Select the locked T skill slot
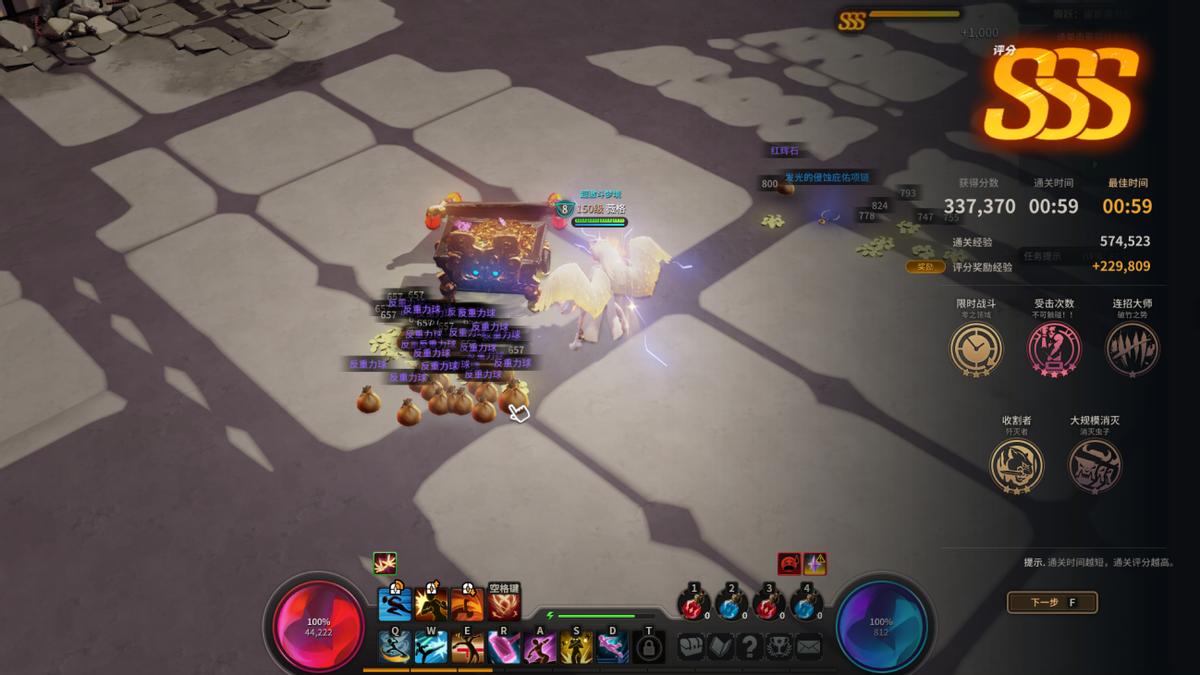The image size is (1200, 675). point(649,647)
